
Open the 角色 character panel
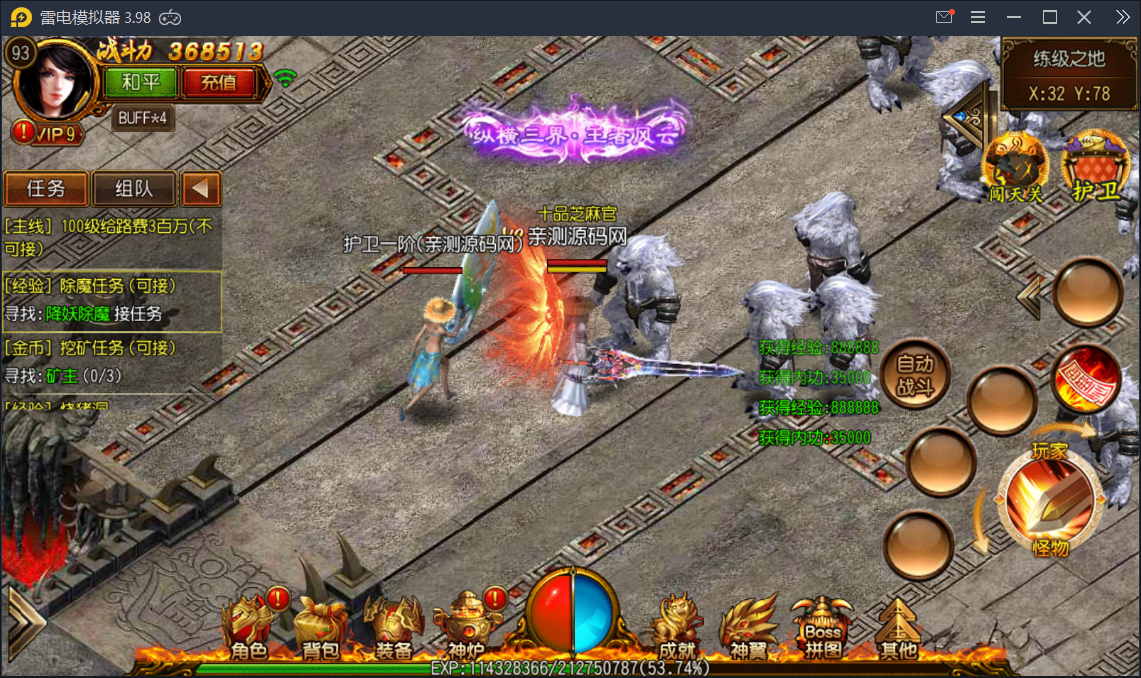click(249, 627)
